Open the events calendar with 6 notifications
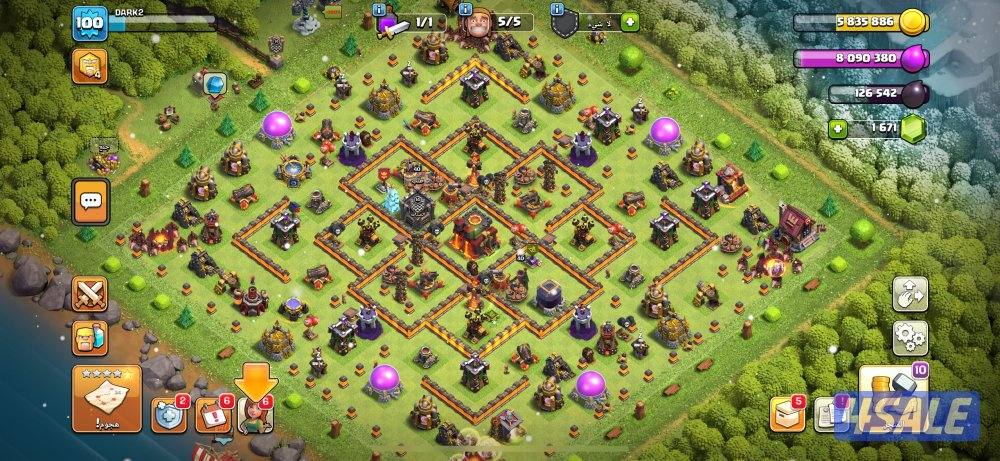This screenshot has height=461, width=1000. [x=211, y=415]
